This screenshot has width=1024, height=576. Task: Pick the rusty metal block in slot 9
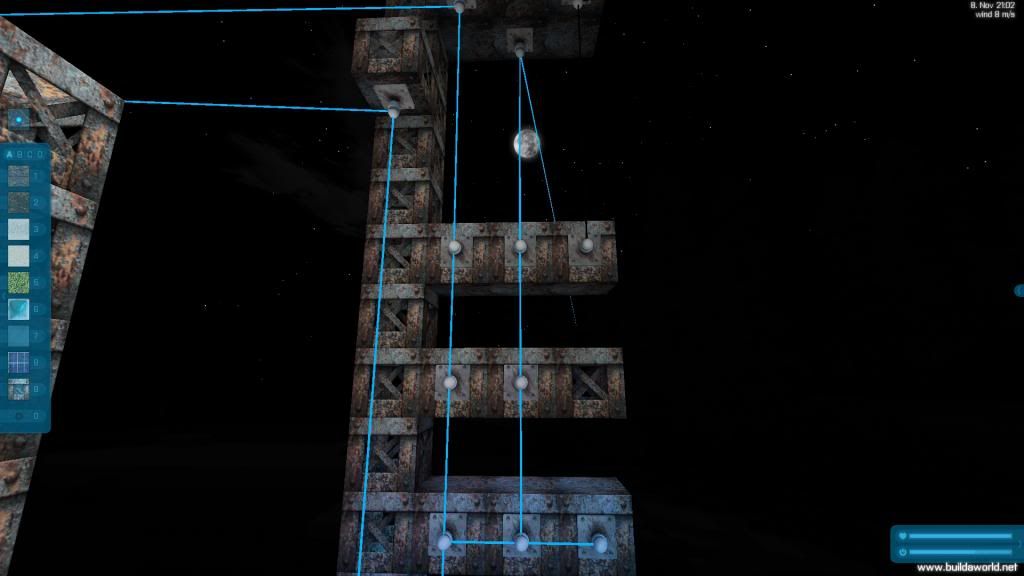pyautogui.click(x=18, y=388)
